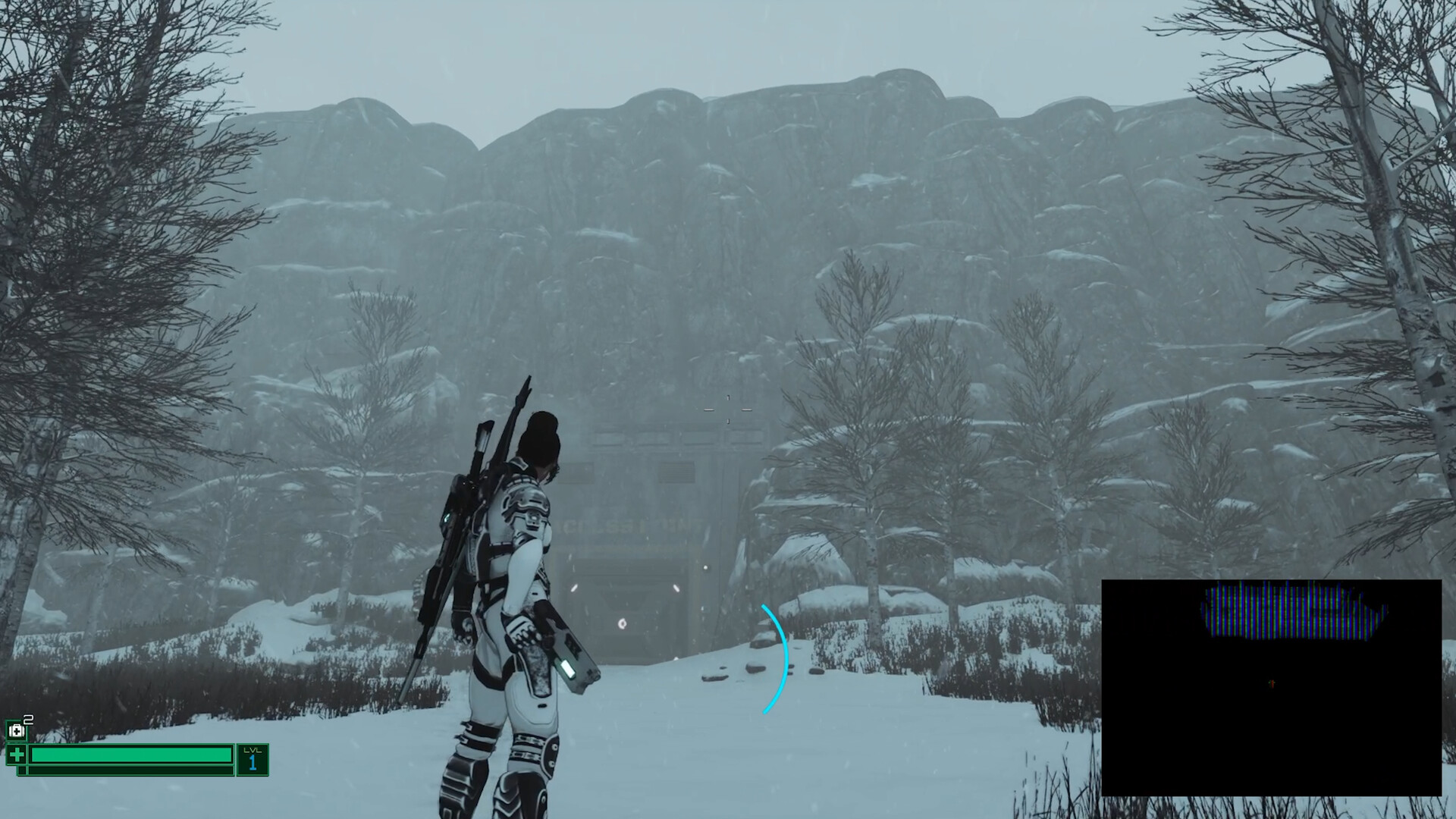Click the number 2 above the med kit

point(29,720)
